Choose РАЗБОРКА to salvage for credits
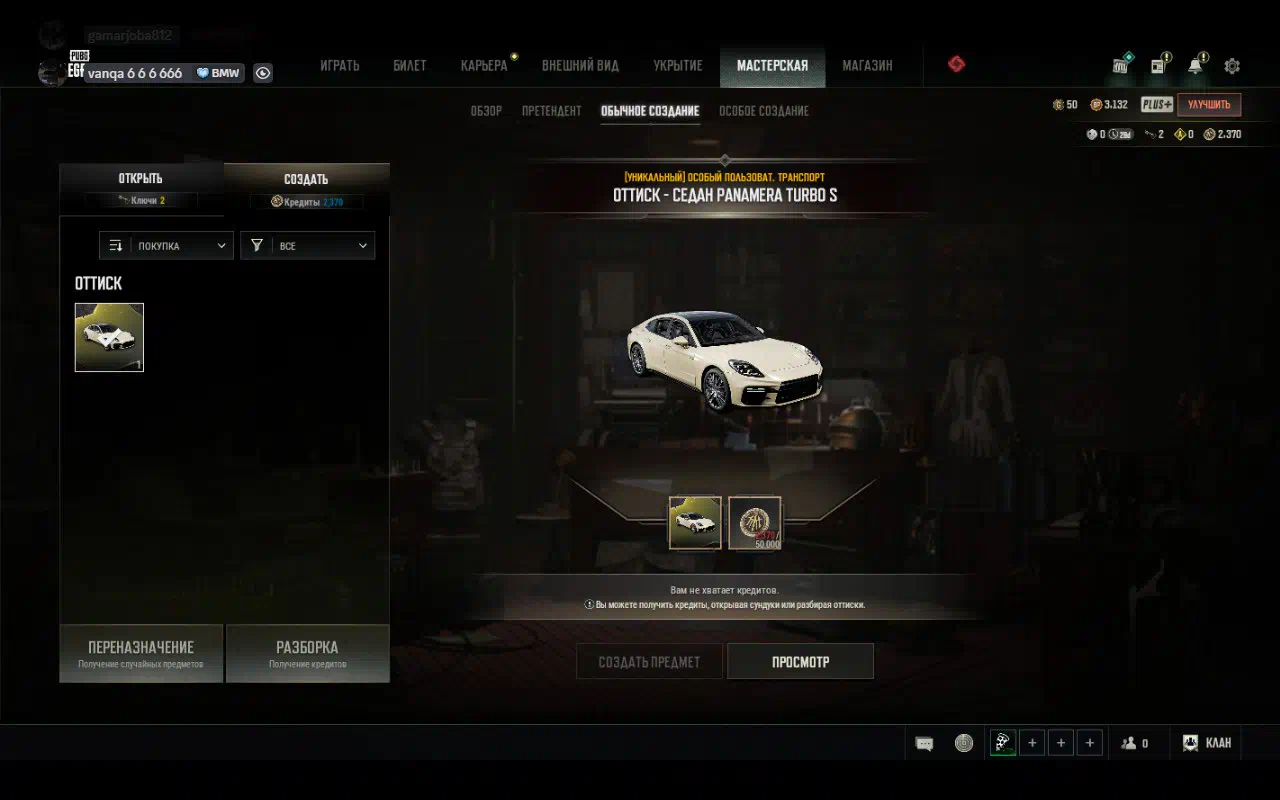 coord(307,654)
